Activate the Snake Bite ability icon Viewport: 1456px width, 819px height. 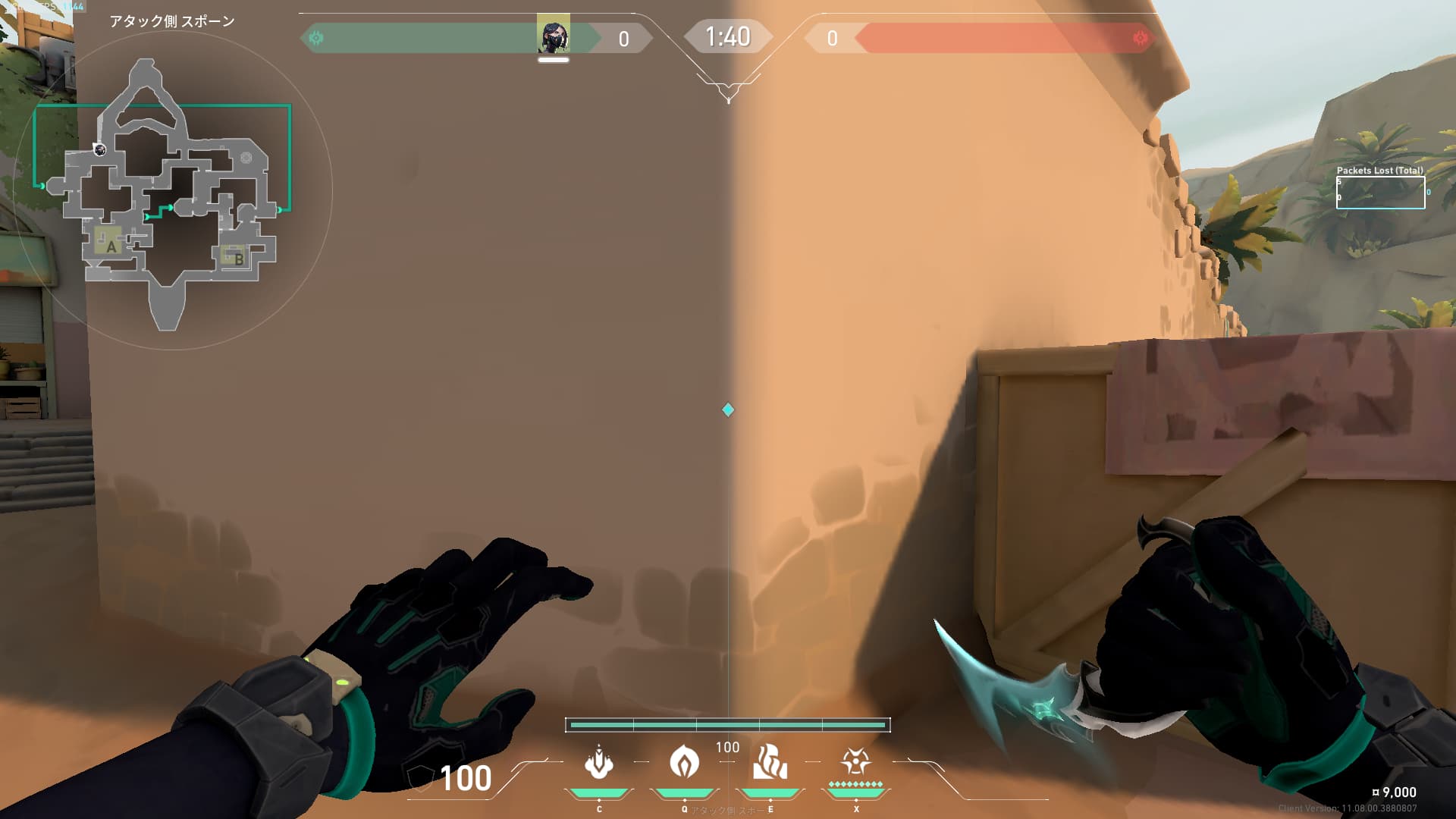[x=599, y=763]
